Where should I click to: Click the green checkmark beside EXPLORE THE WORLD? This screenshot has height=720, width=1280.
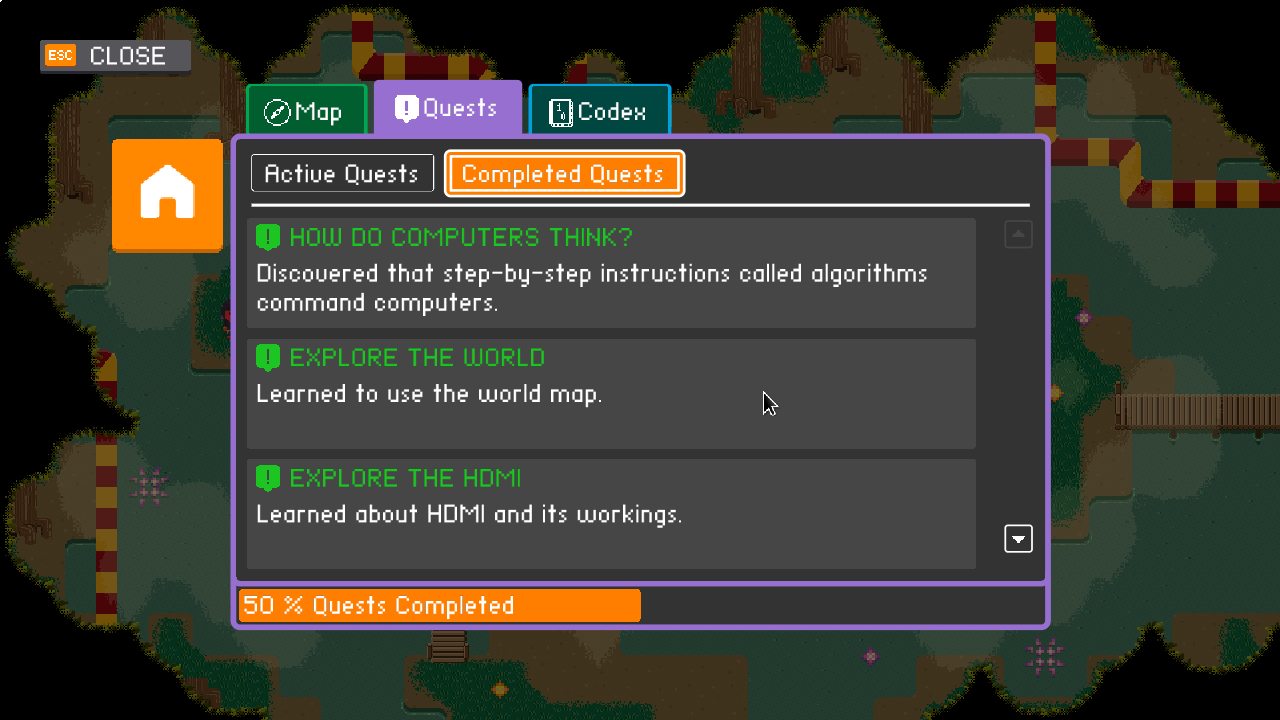[x=267, y=357]
